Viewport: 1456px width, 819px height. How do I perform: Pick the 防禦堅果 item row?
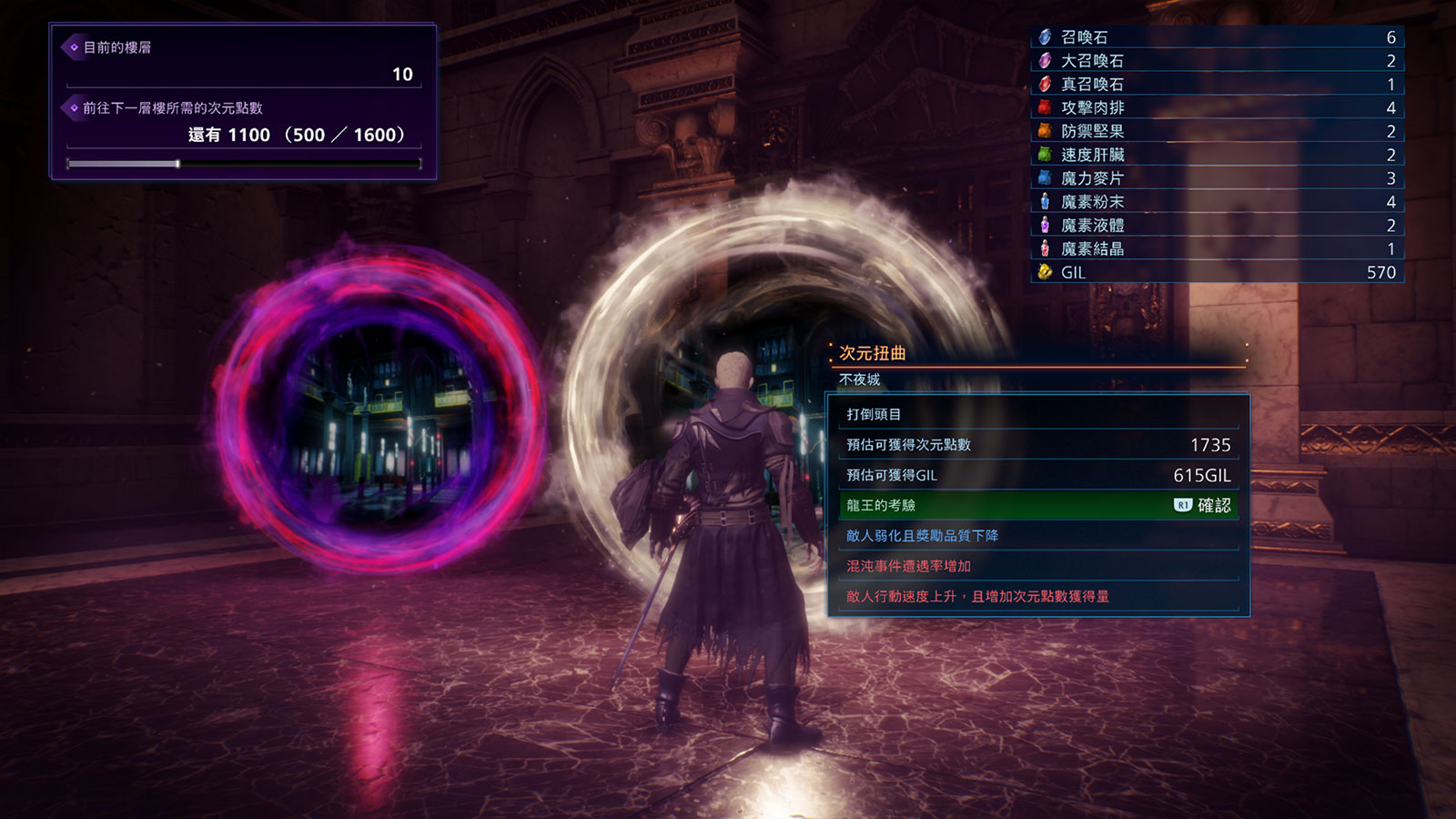point(1217,132)
